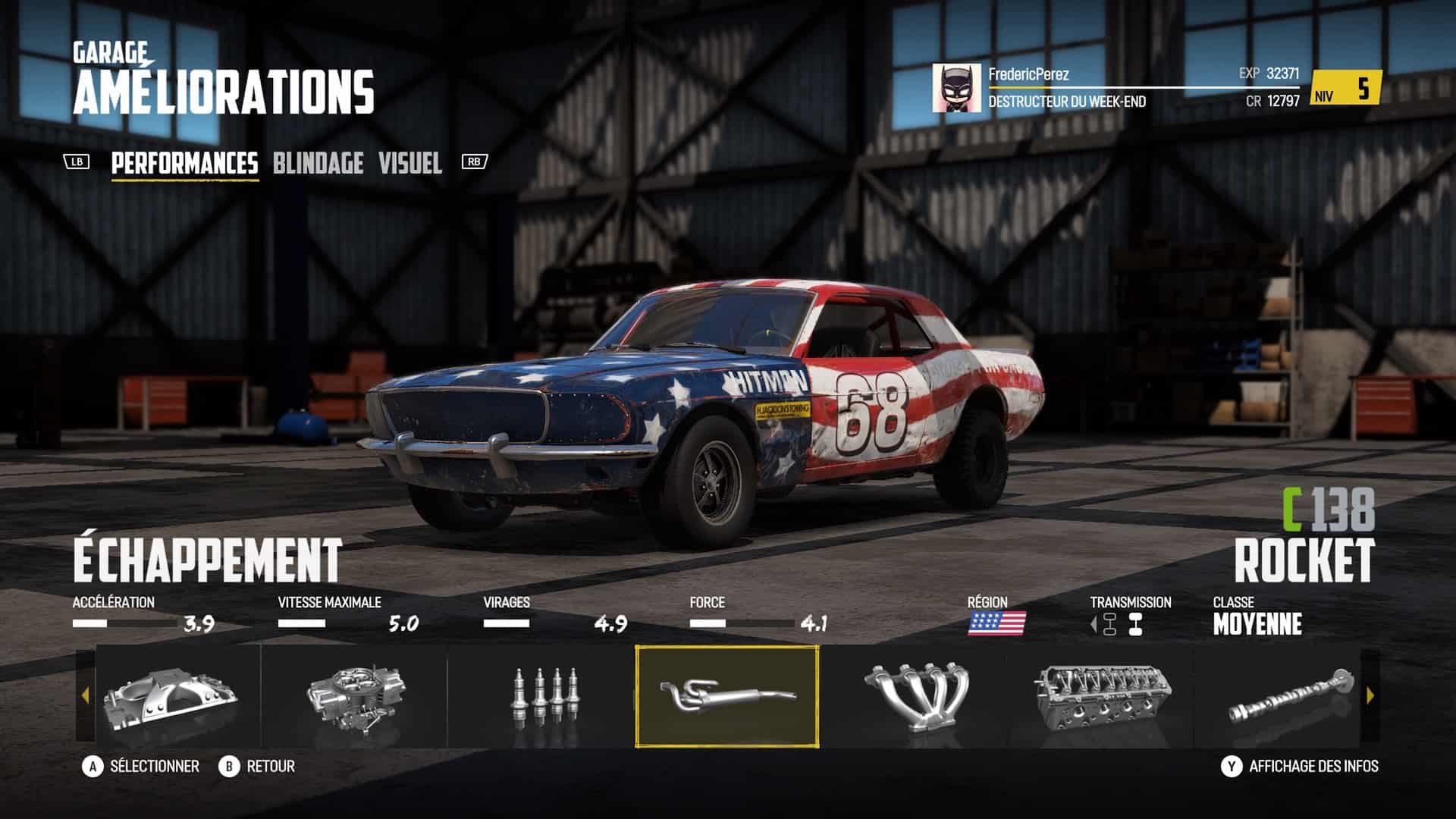
Task: Switch to the Performances tab
Action: pos(184,163)
